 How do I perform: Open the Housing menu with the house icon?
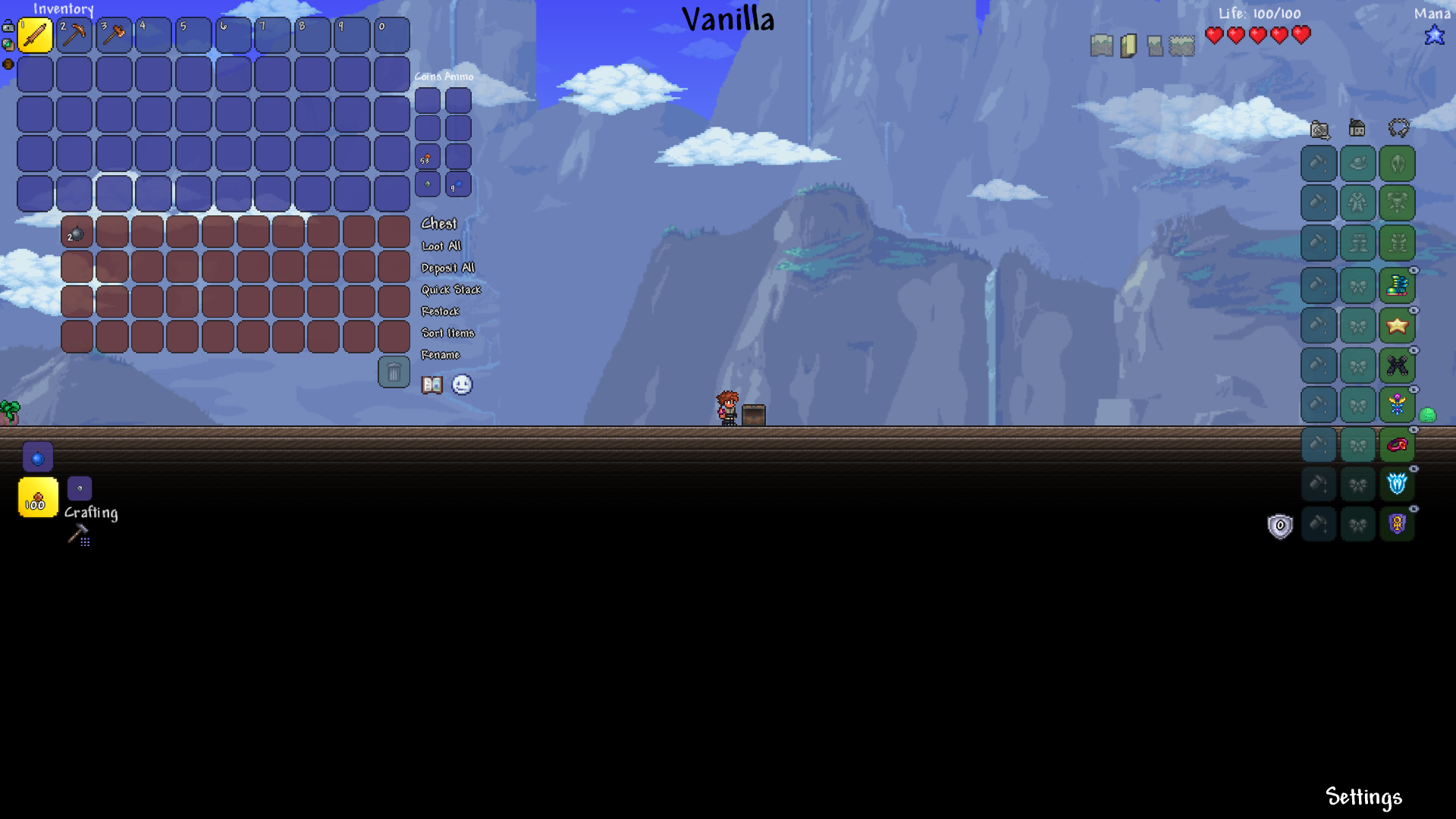tap(1355, 130)
